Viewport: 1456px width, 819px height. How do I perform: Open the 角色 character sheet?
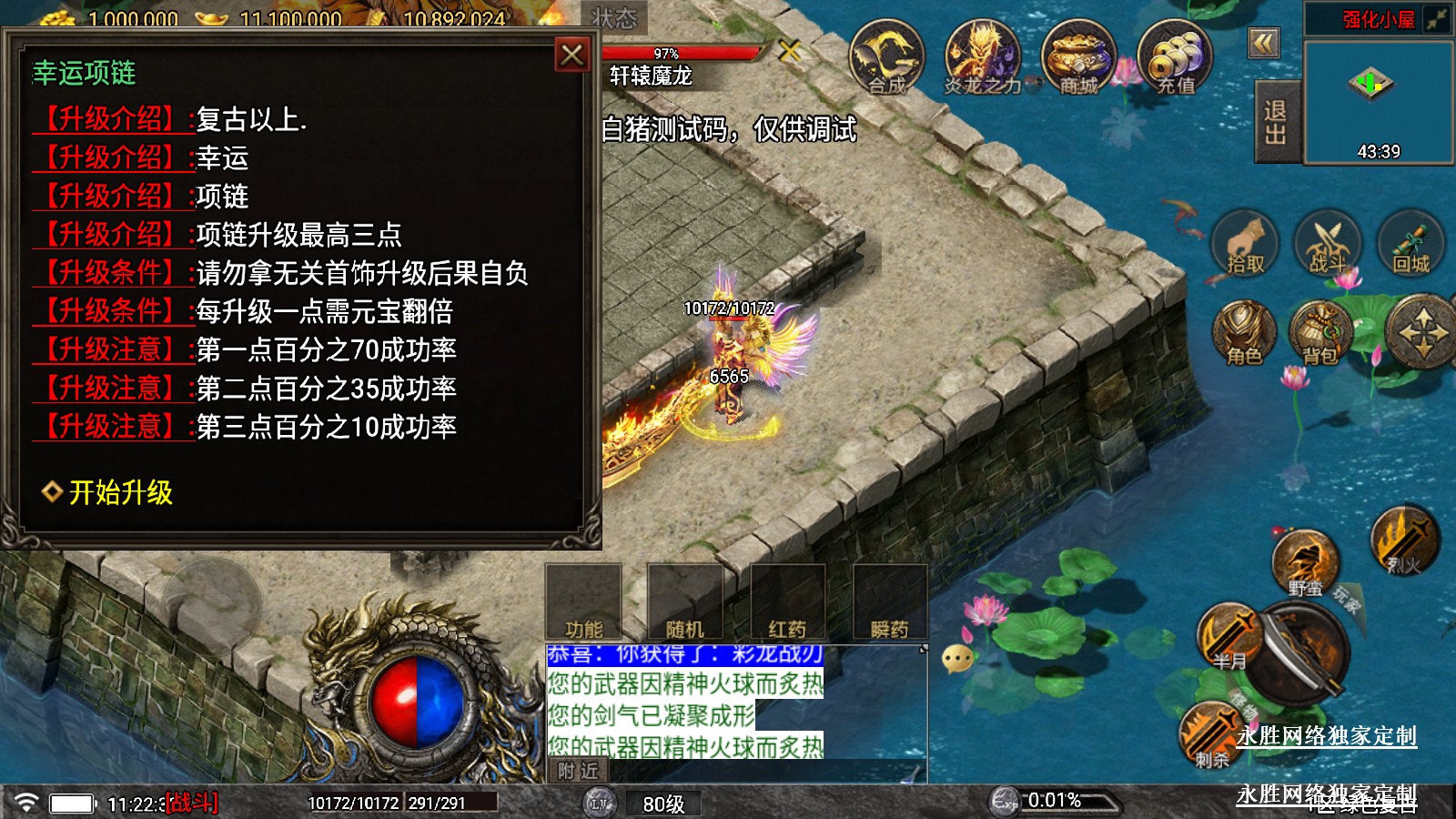[x=1244, y=333]
